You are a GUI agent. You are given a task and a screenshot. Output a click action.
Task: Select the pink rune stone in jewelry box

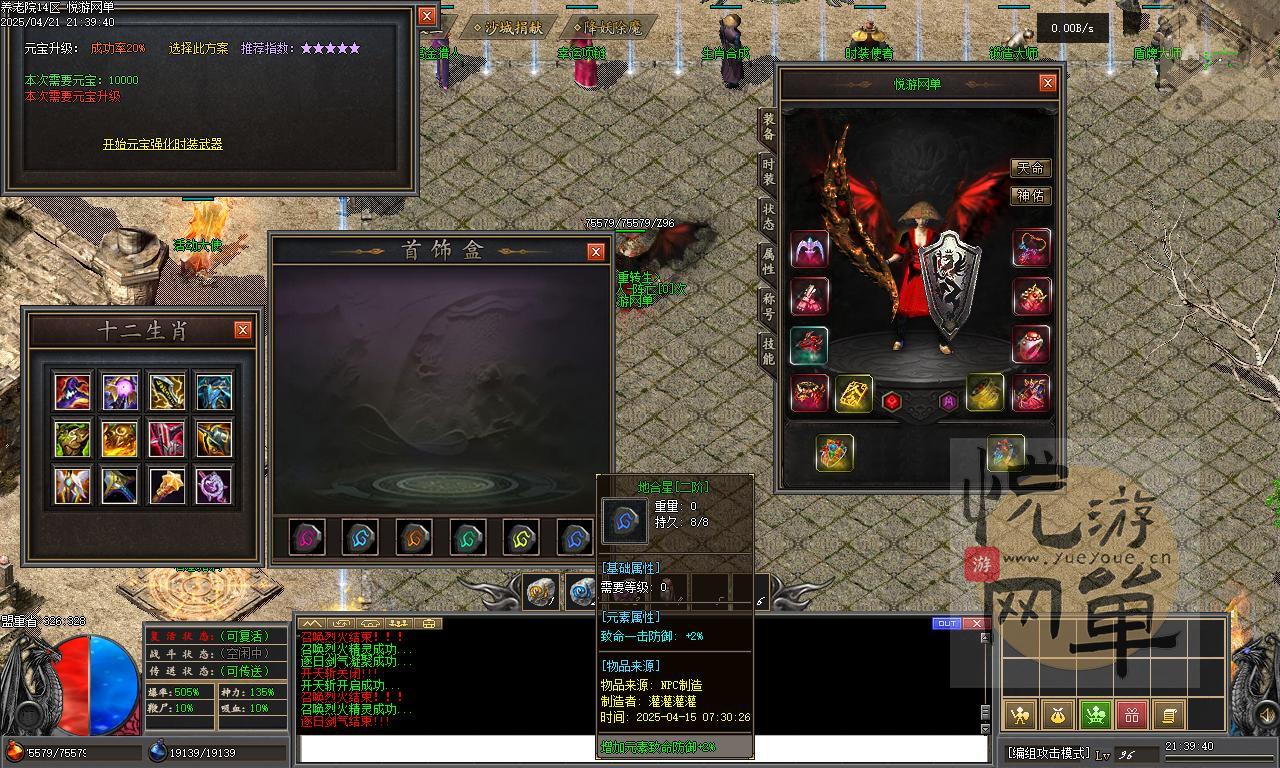pyautogui.click(x=307, y=538)
